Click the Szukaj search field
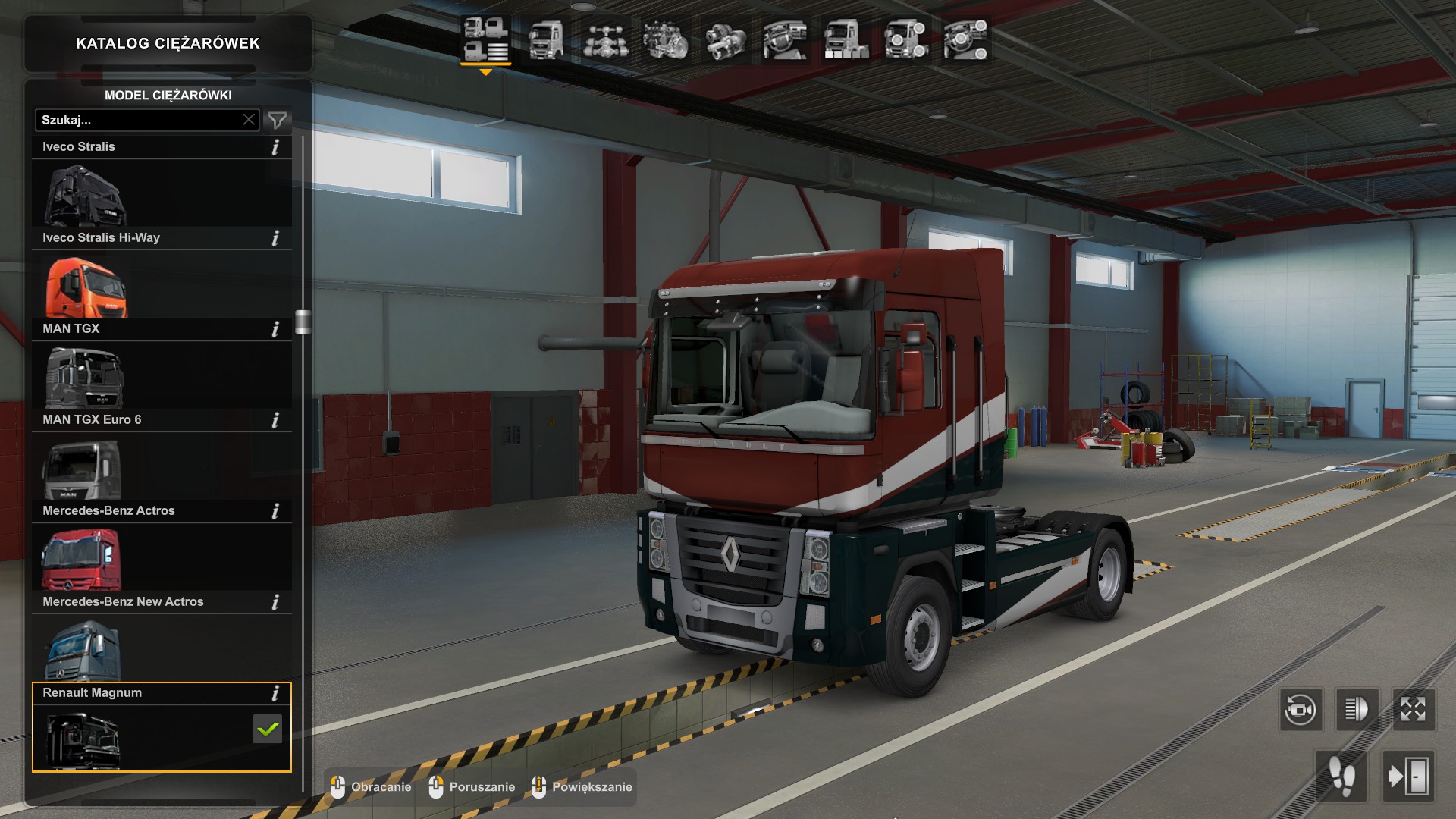The width and height of the screenshot is (1456, 819). coord(140,120)
